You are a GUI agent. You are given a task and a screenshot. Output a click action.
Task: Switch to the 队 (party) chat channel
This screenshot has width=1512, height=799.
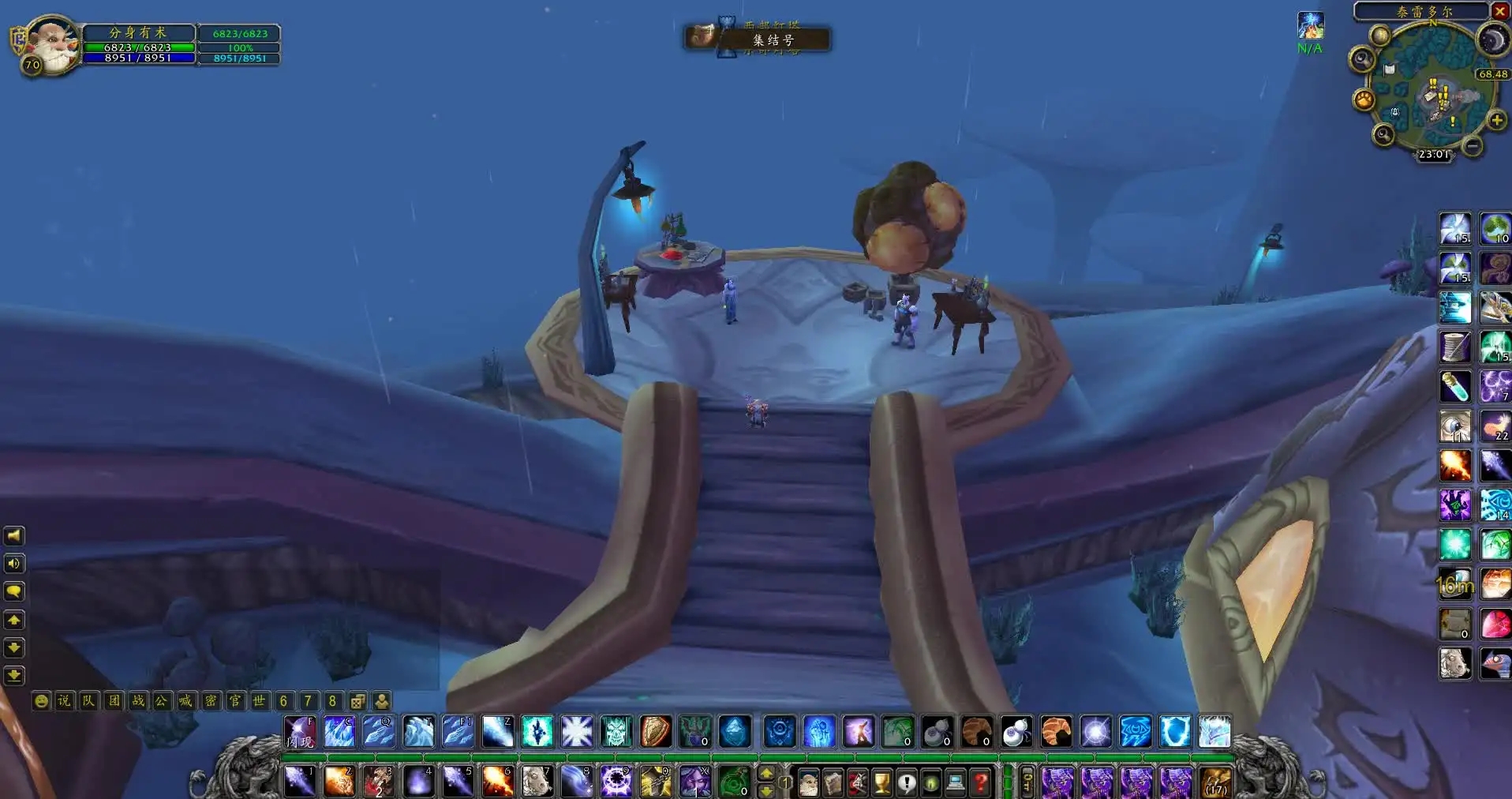click(x=88, y=701)
